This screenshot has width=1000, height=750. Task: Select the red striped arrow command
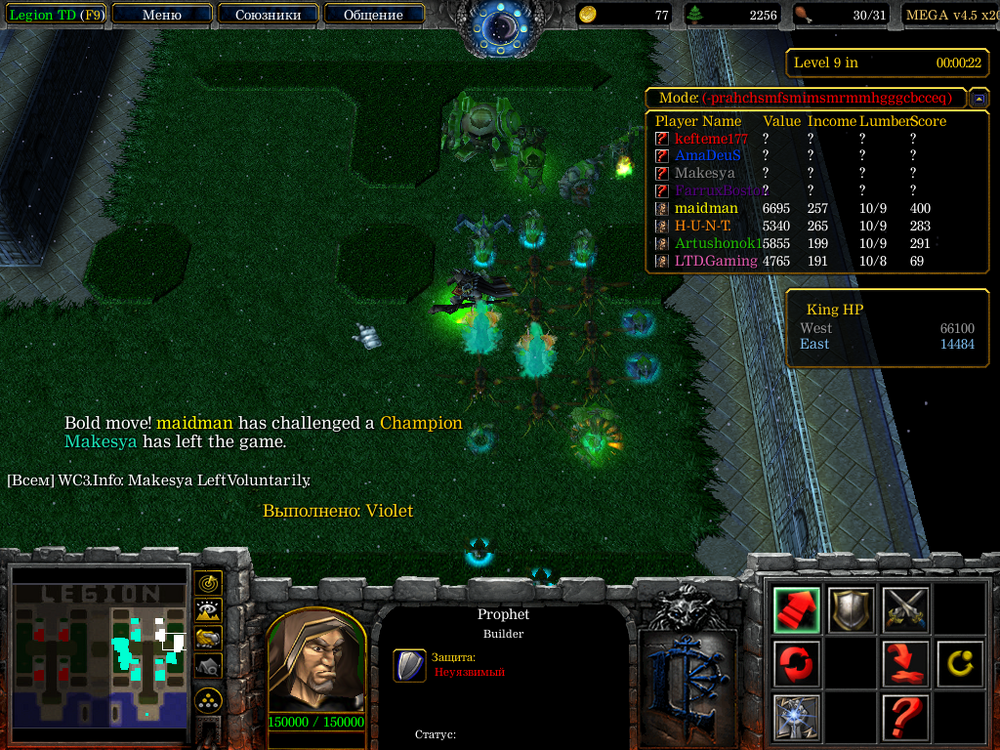(797, 609)
